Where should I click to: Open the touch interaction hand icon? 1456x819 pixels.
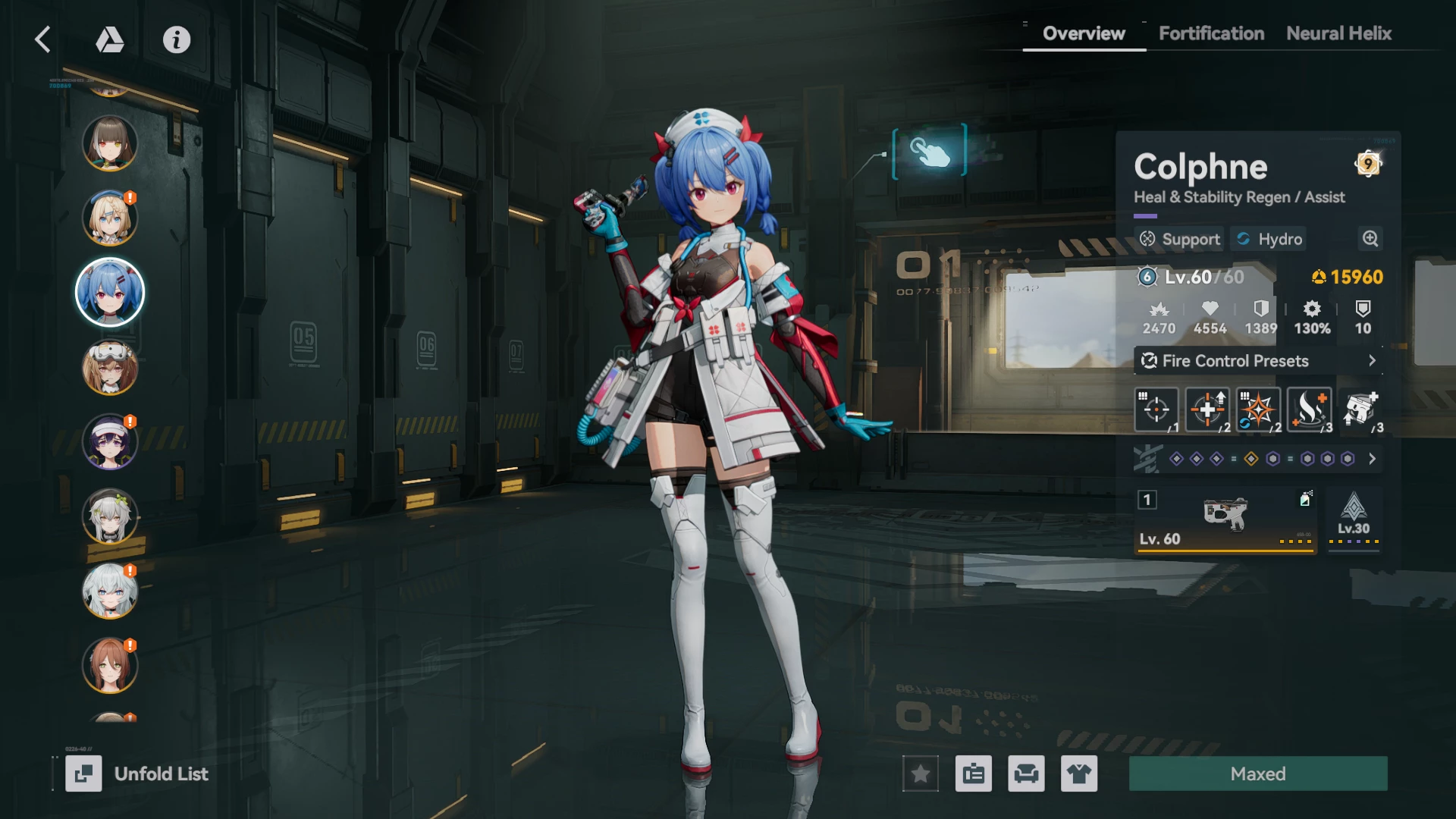[x=930, y=152]
